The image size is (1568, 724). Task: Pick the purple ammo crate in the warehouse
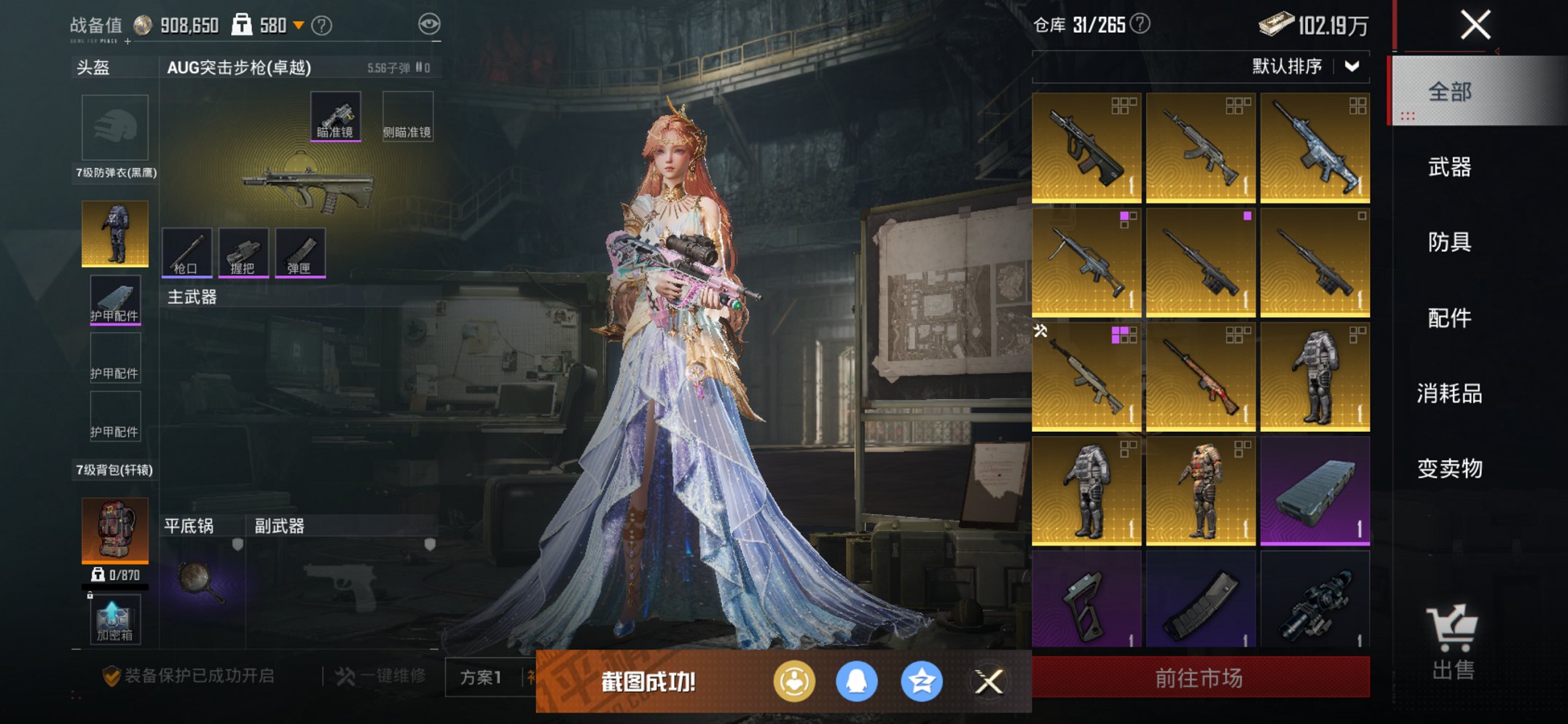pos(1314,491)
